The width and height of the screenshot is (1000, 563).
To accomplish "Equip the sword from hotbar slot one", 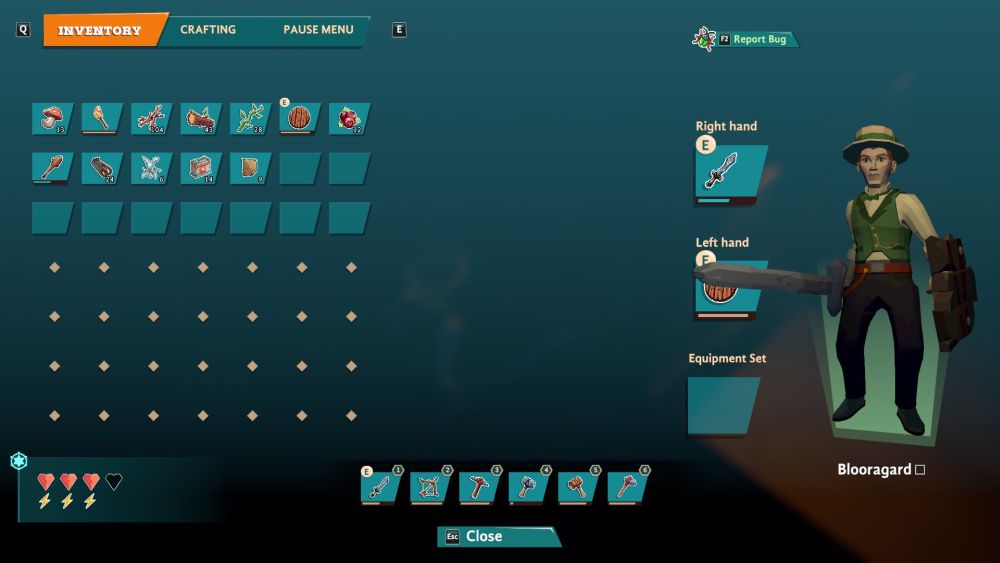I will [381, 487].
